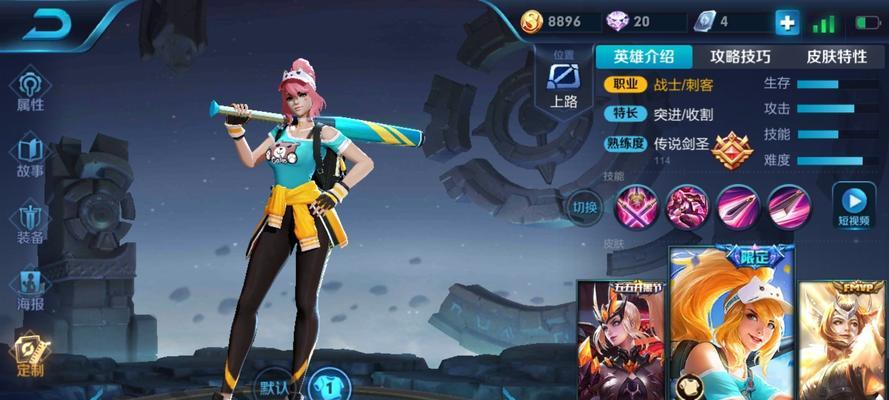Switch to the 皮肤特性 tab

pos(838,56)
